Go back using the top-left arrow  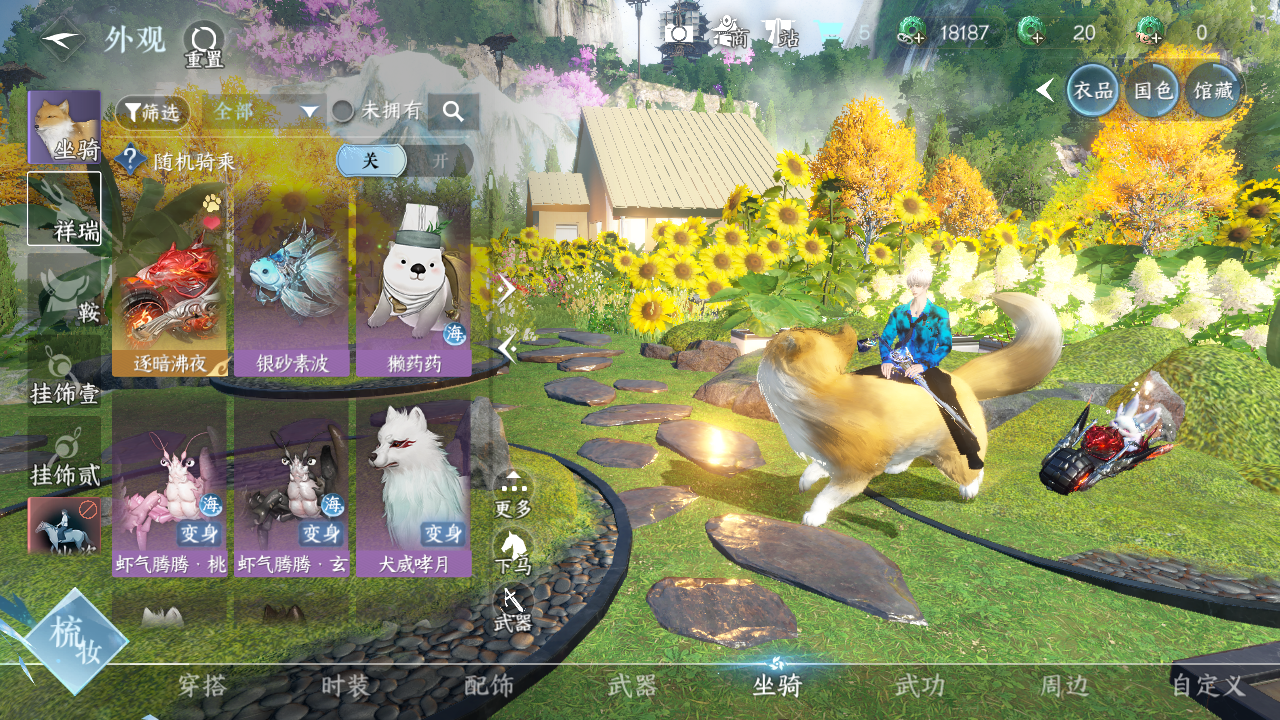(x=63, y=39)
